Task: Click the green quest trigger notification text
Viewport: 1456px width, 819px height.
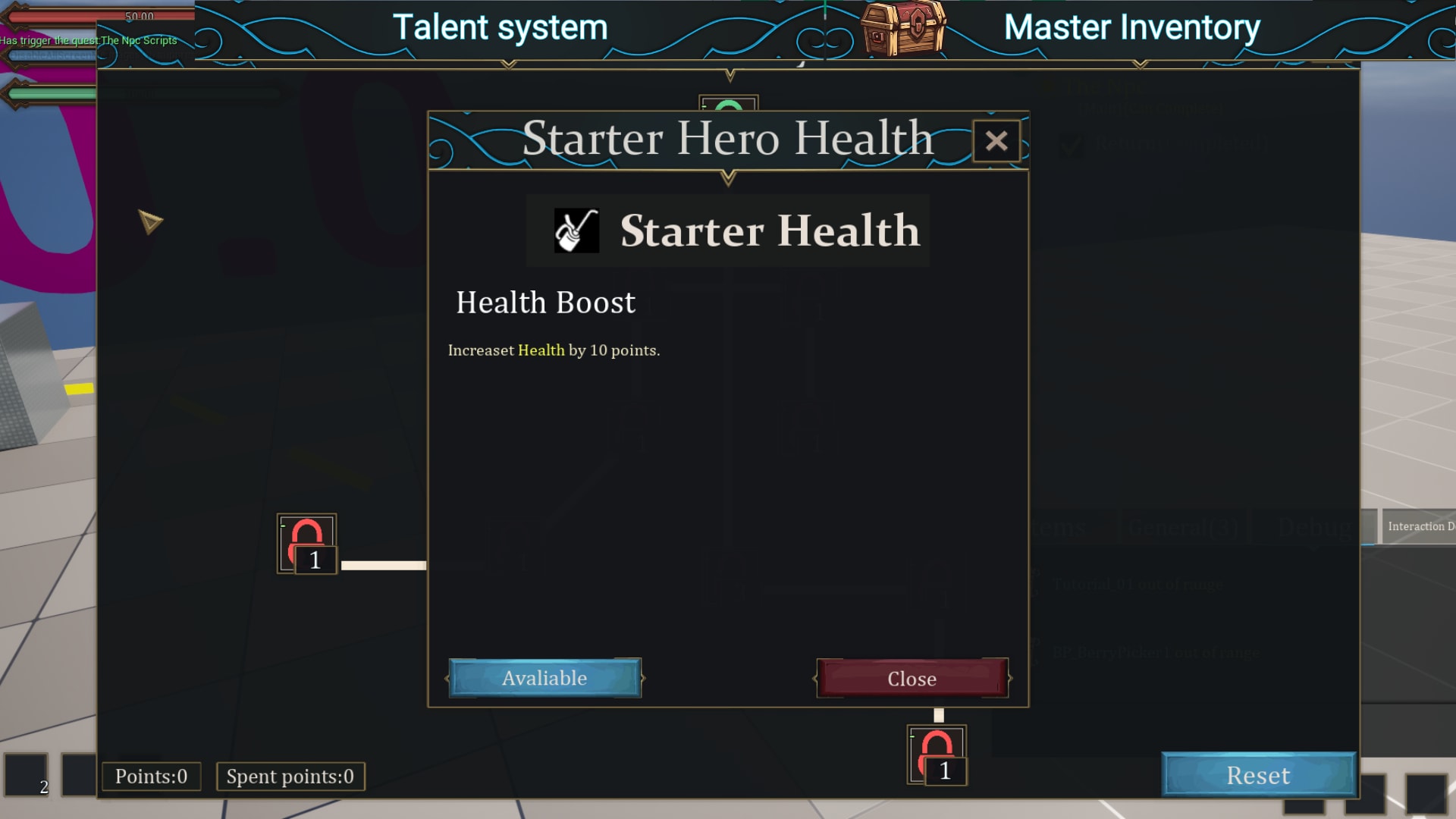Action: [88, 40]
